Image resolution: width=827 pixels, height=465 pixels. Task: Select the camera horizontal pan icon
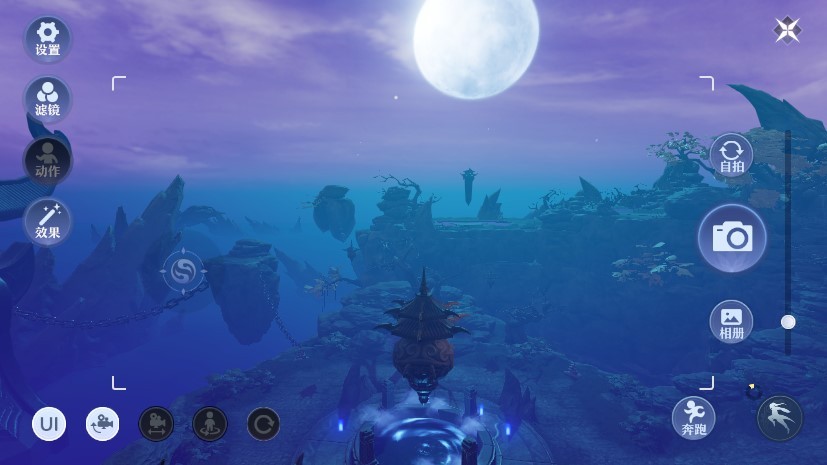click(156, 424)
